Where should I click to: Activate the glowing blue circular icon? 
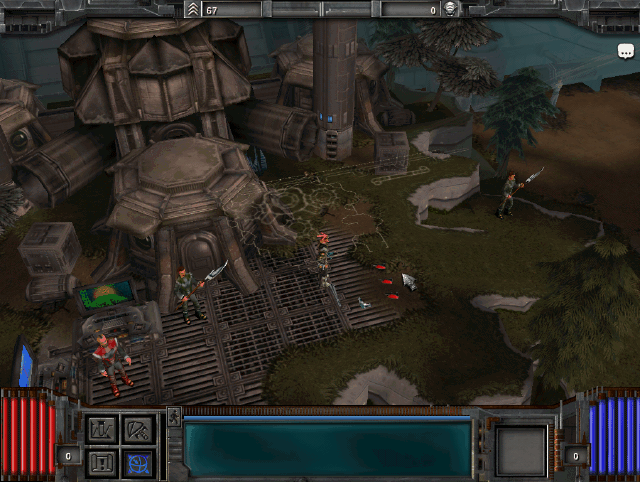click(x=138, y=462)
